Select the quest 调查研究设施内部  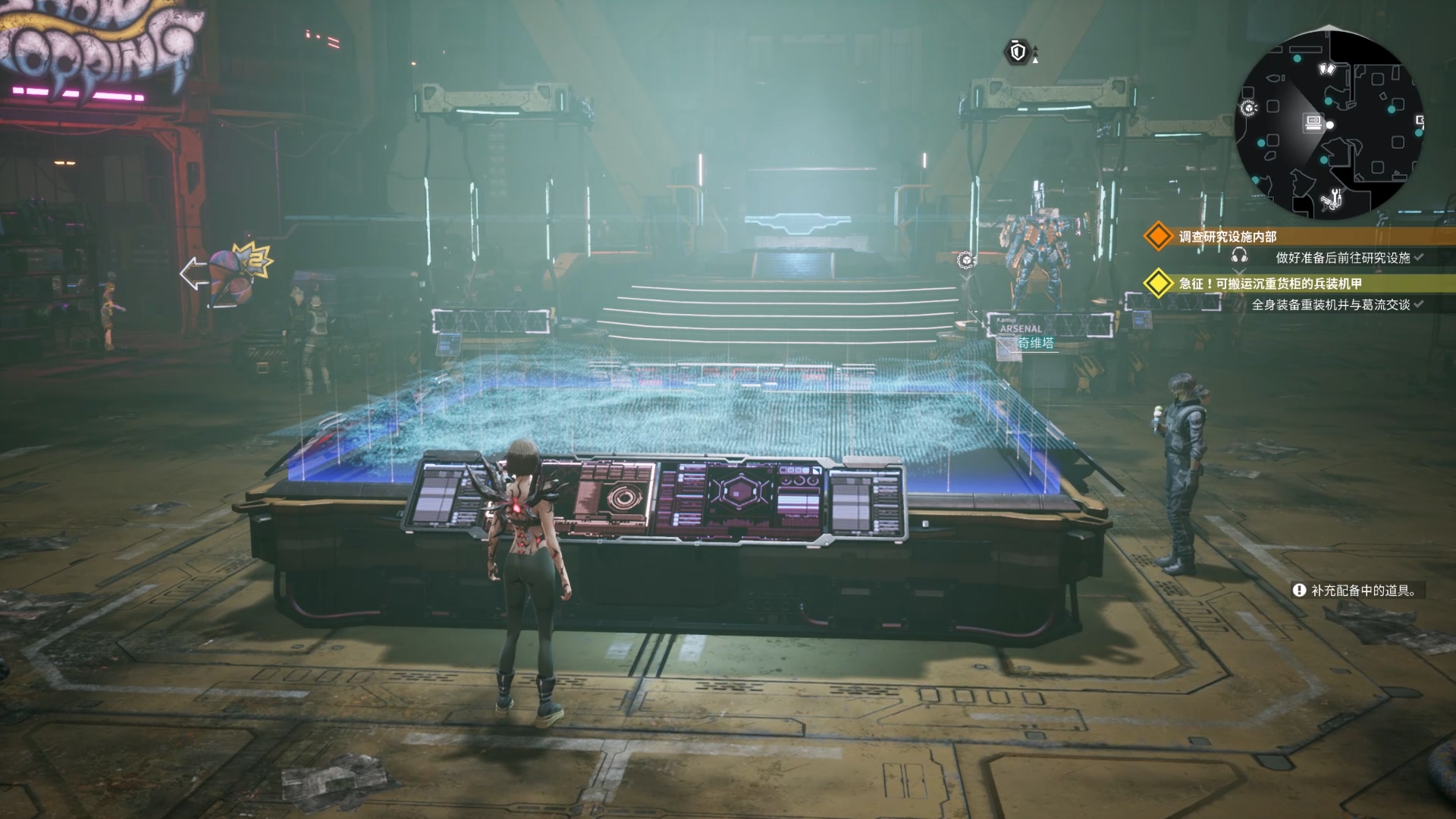1227,237
